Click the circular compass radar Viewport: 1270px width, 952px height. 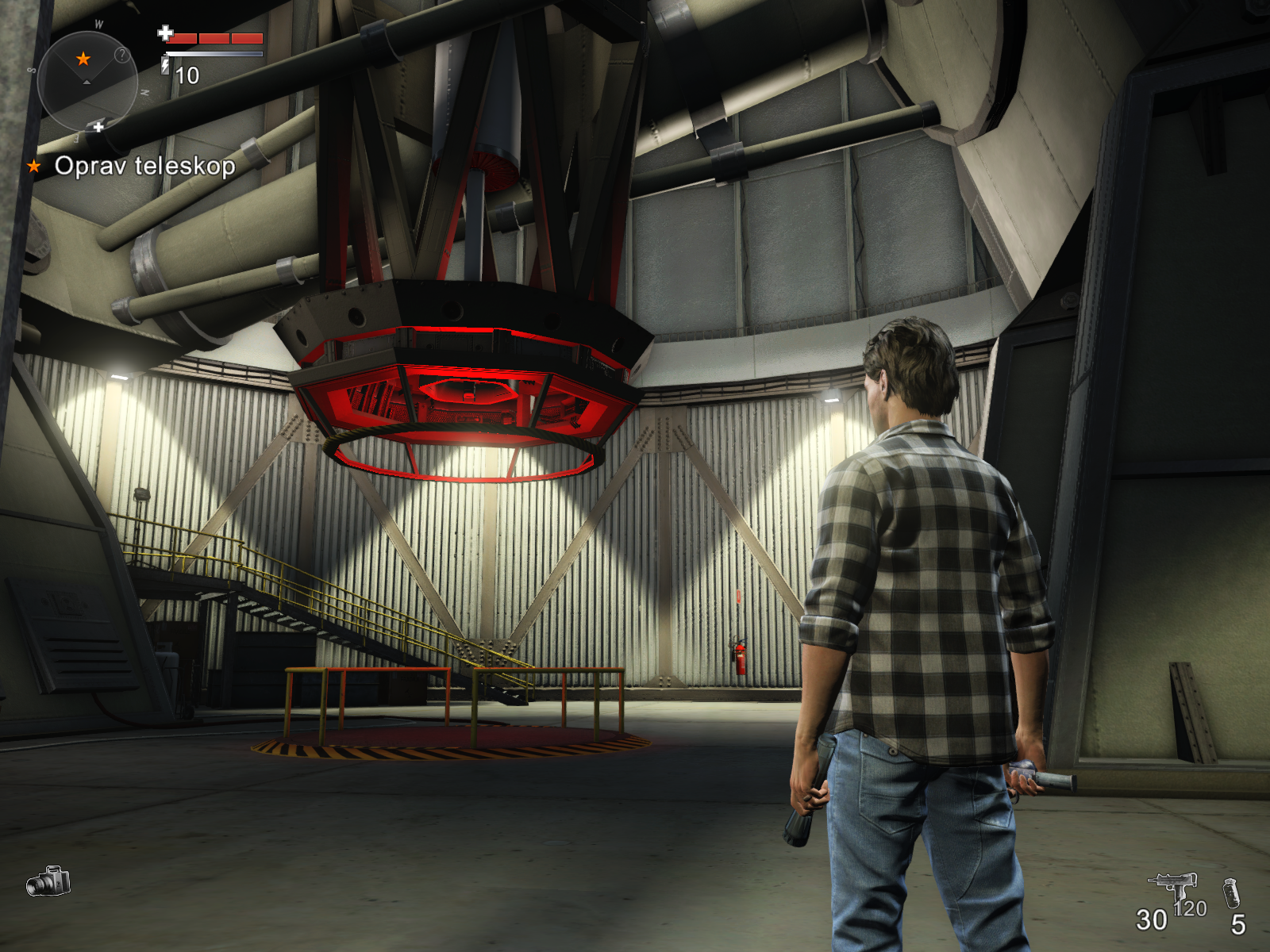[87, 81]
